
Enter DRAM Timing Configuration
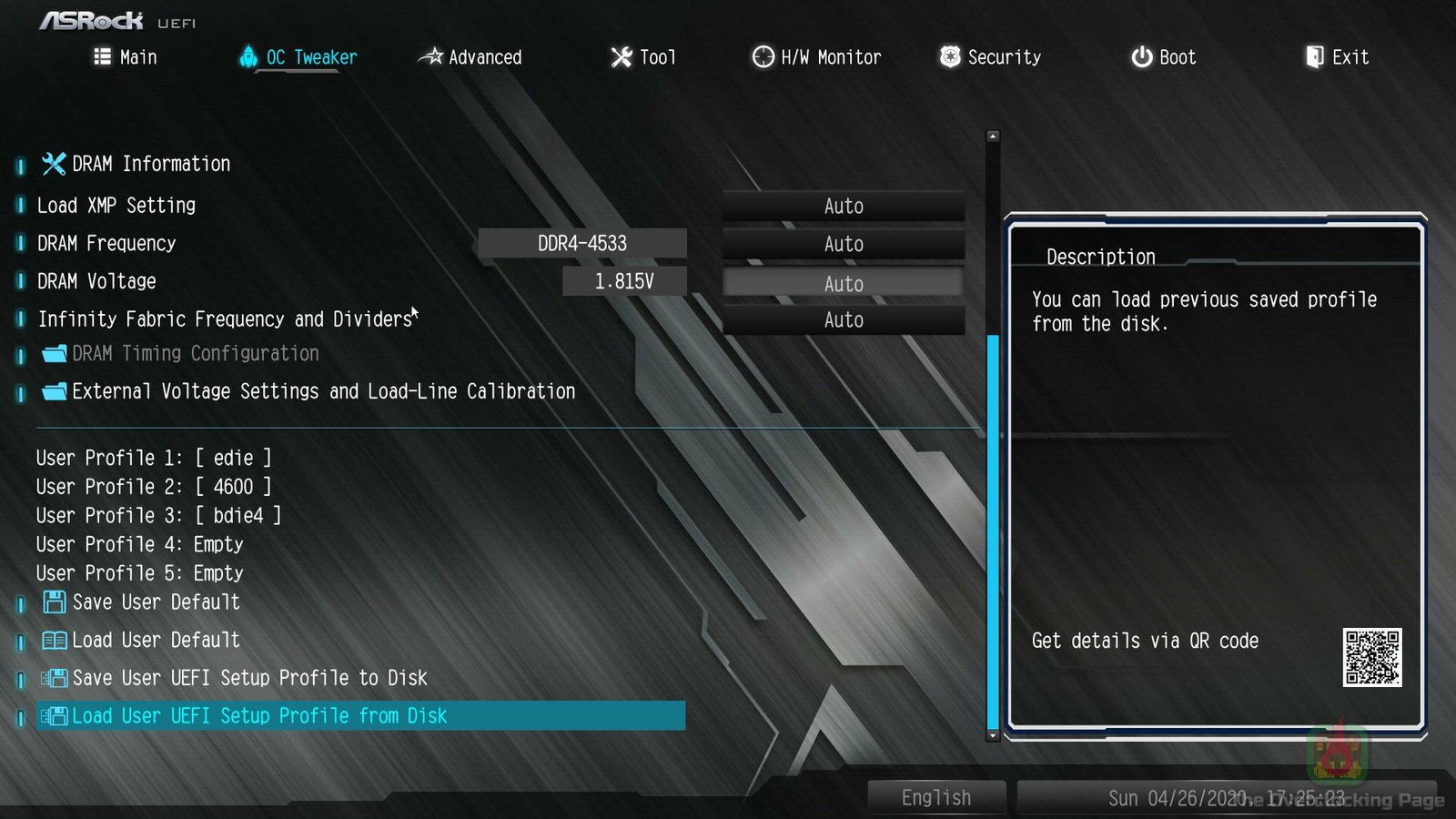coord(195,353)
